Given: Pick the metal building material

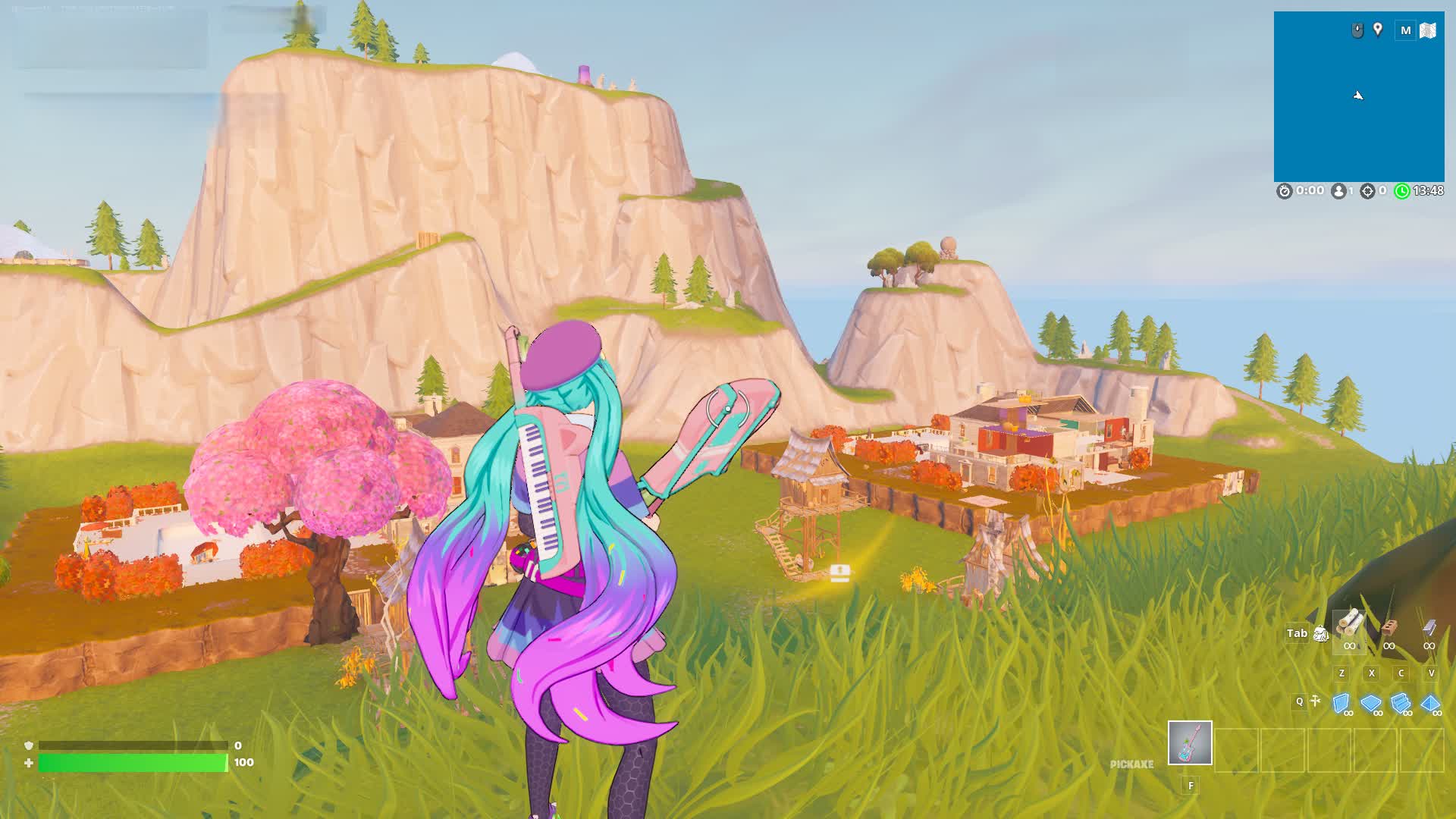Looking at the screenshot, I should coord(1429,628).
